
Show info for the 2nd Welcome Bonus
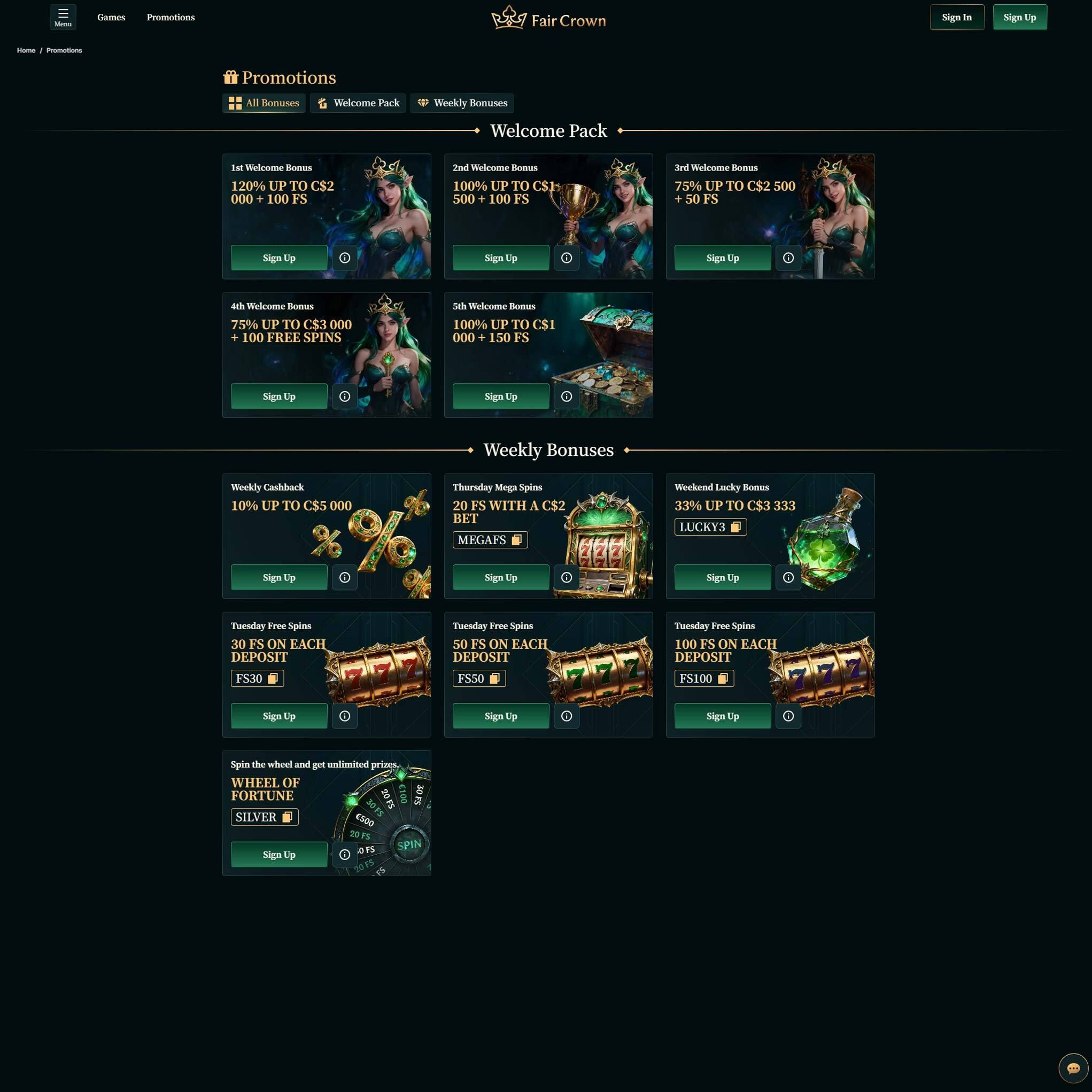click(x=567, y=258)
